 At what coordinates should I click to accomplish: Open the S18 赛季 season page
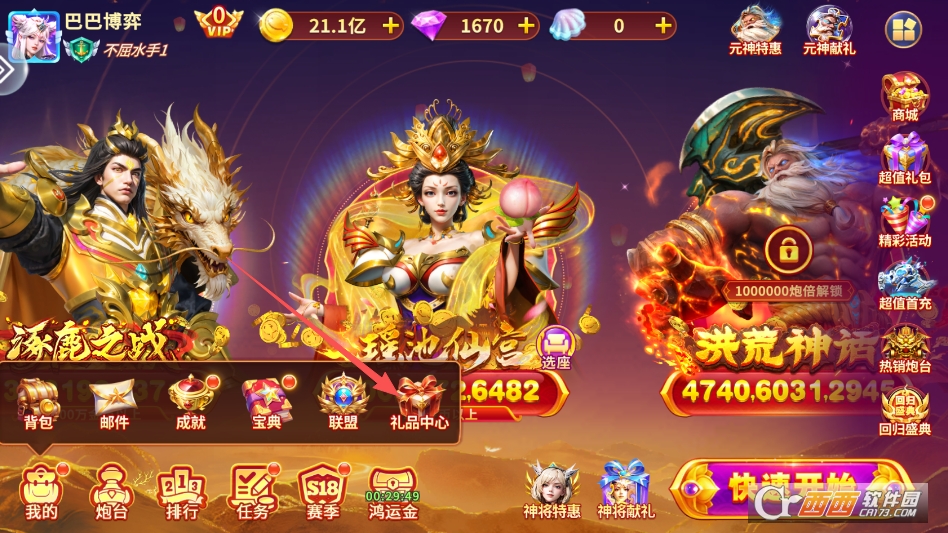[324, 491]
